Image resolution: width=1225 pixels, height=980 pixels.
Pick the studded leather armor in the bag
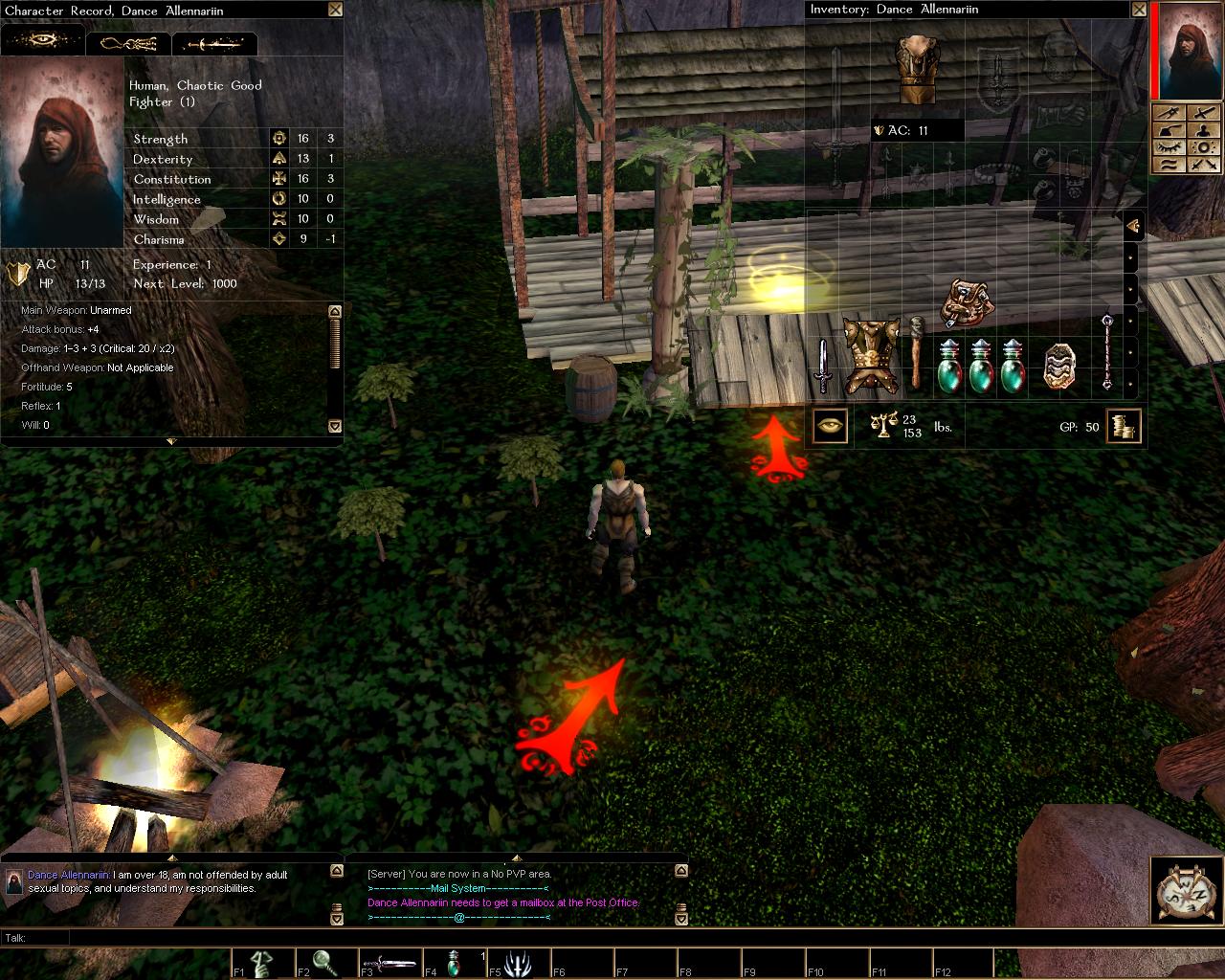click(x=871, y=356)
